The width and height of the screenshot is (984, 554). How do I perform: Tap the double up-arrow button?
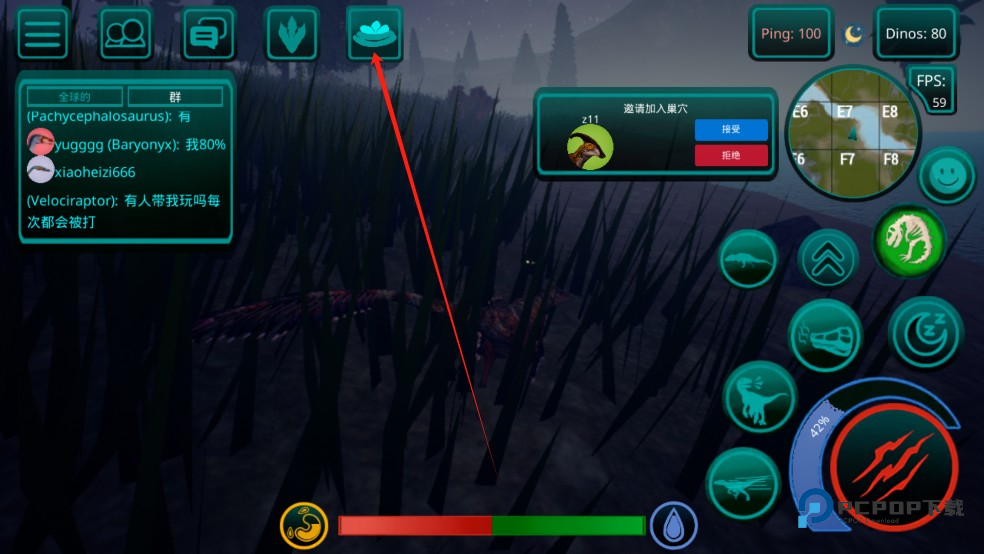829,259
